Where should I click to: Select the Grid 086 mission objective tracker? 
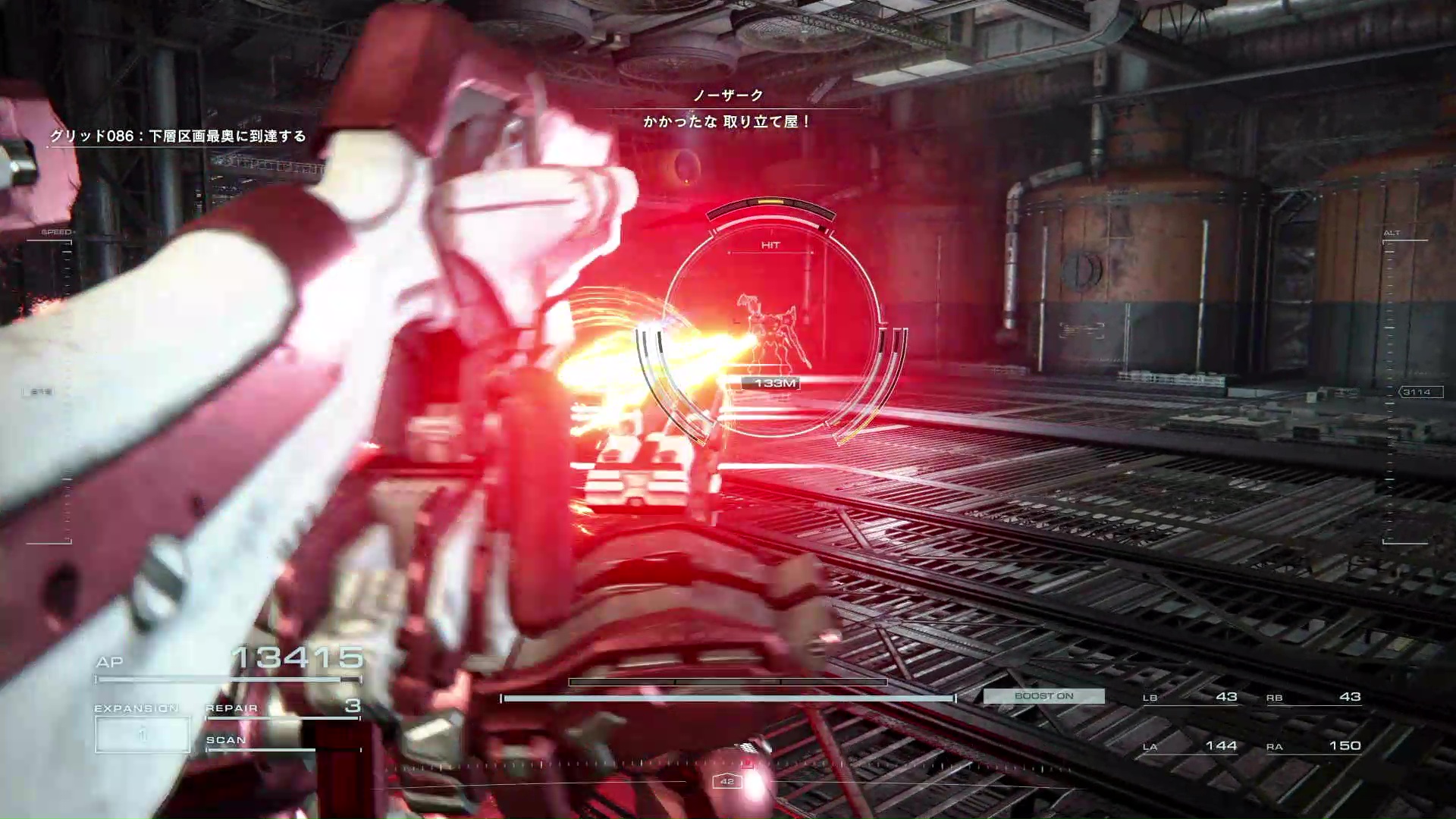pos(178,136)
